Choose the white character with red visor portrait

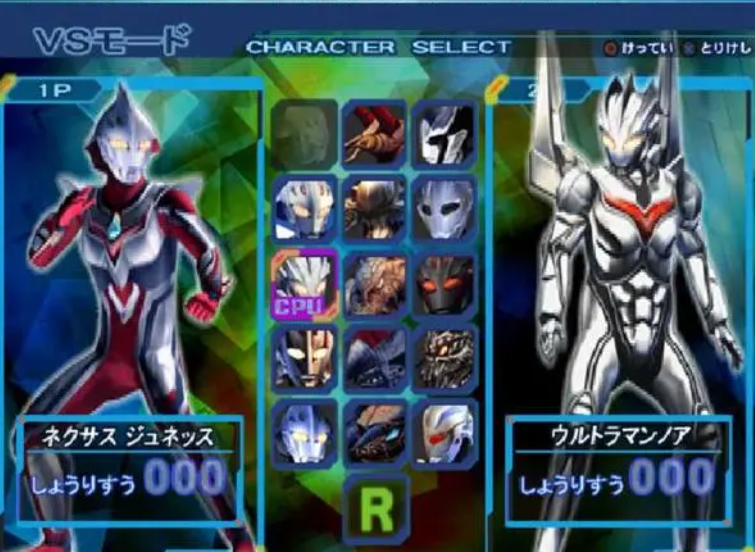pyautogui.click(x=444, y=434)
